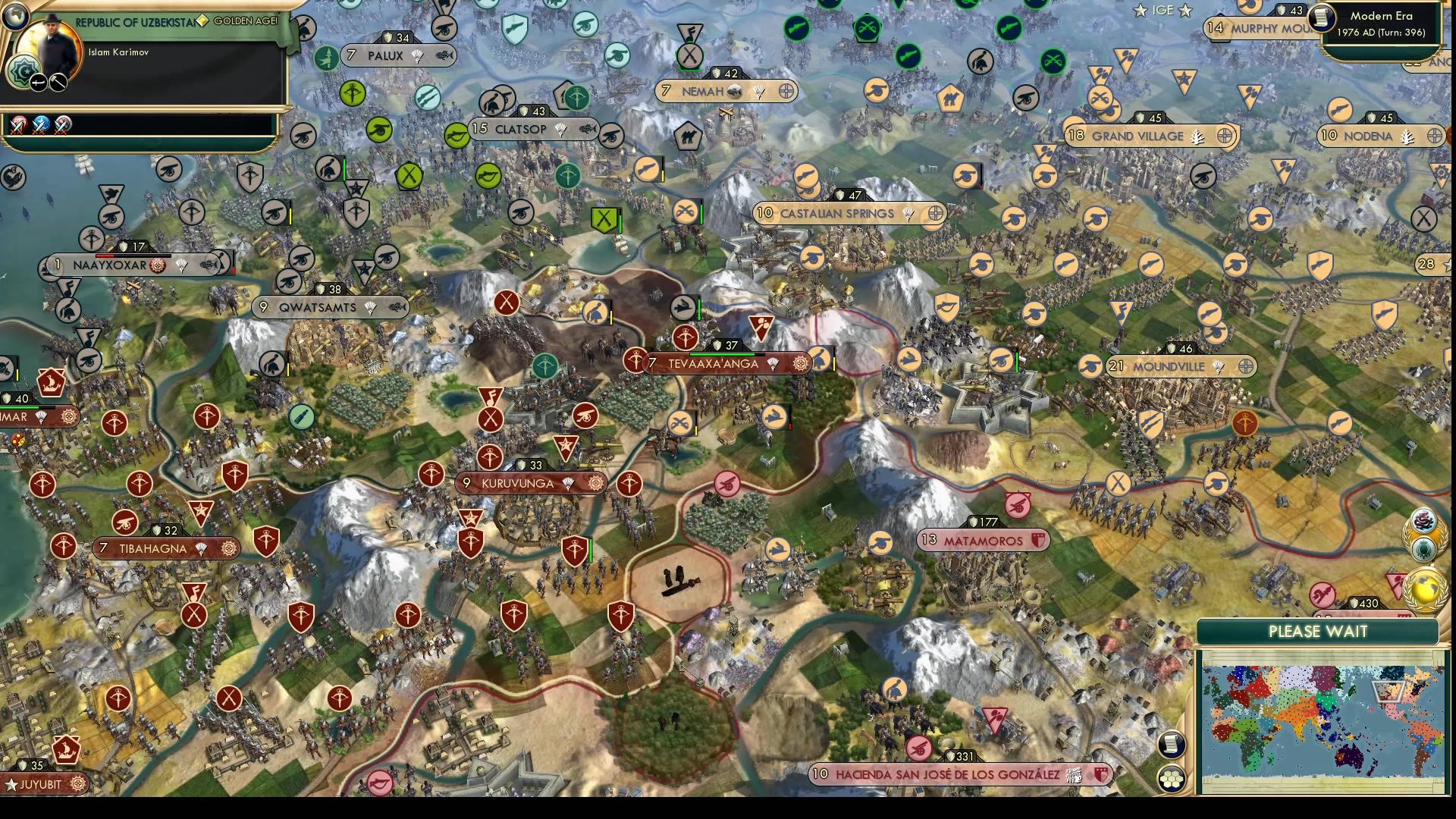Toggle the production focus gear on Tevaaxa'anga banner
The height and width of the screenshot is (819, 1456).
click(801, 364)
